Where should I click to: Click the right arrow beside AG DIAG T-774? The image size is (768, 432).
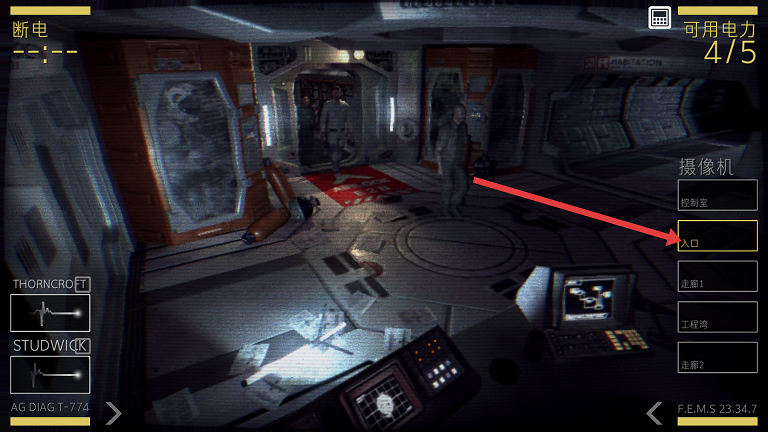coord(114,412)
